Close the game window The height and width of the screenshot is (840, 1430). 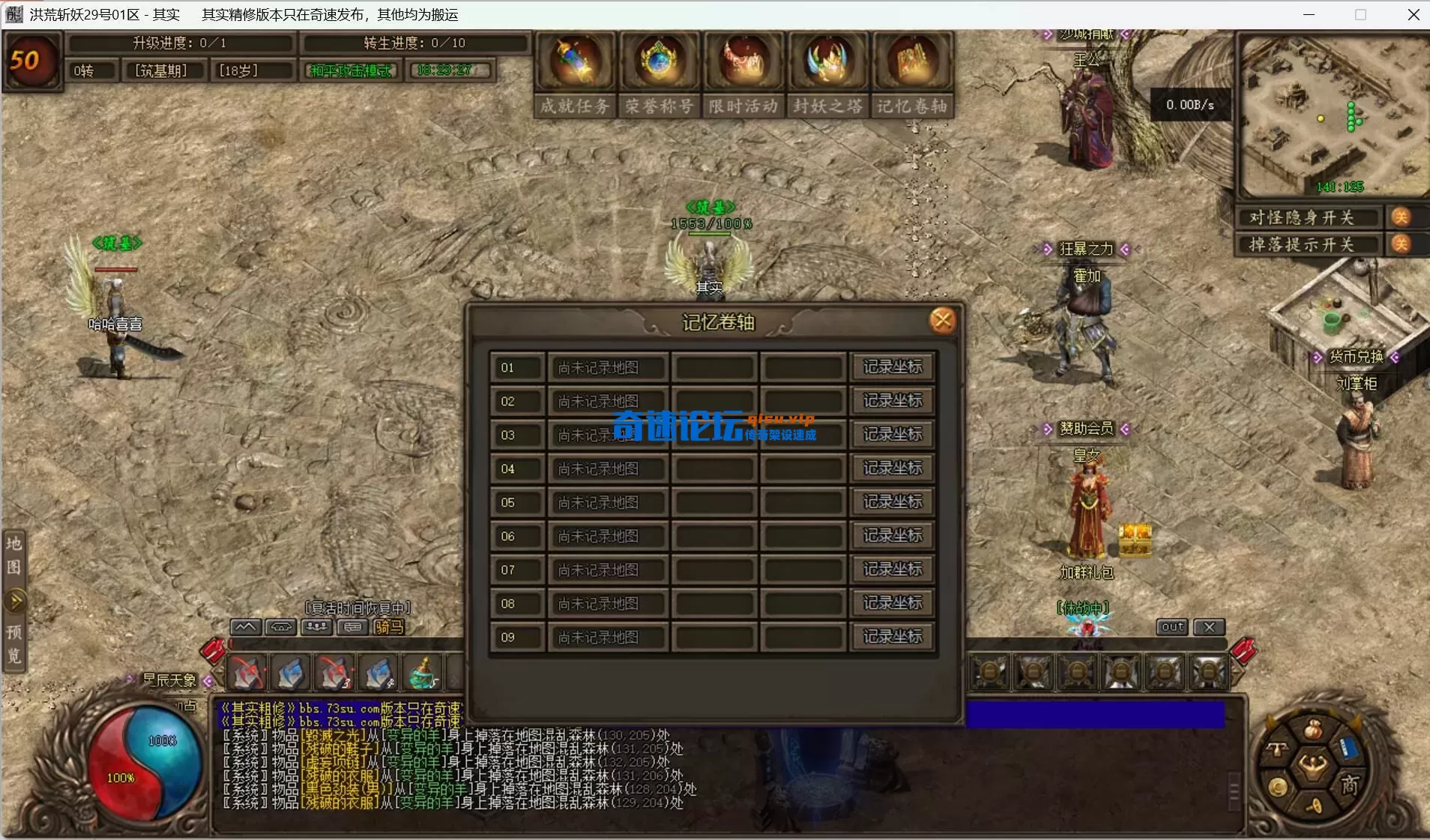(1414, 15)
